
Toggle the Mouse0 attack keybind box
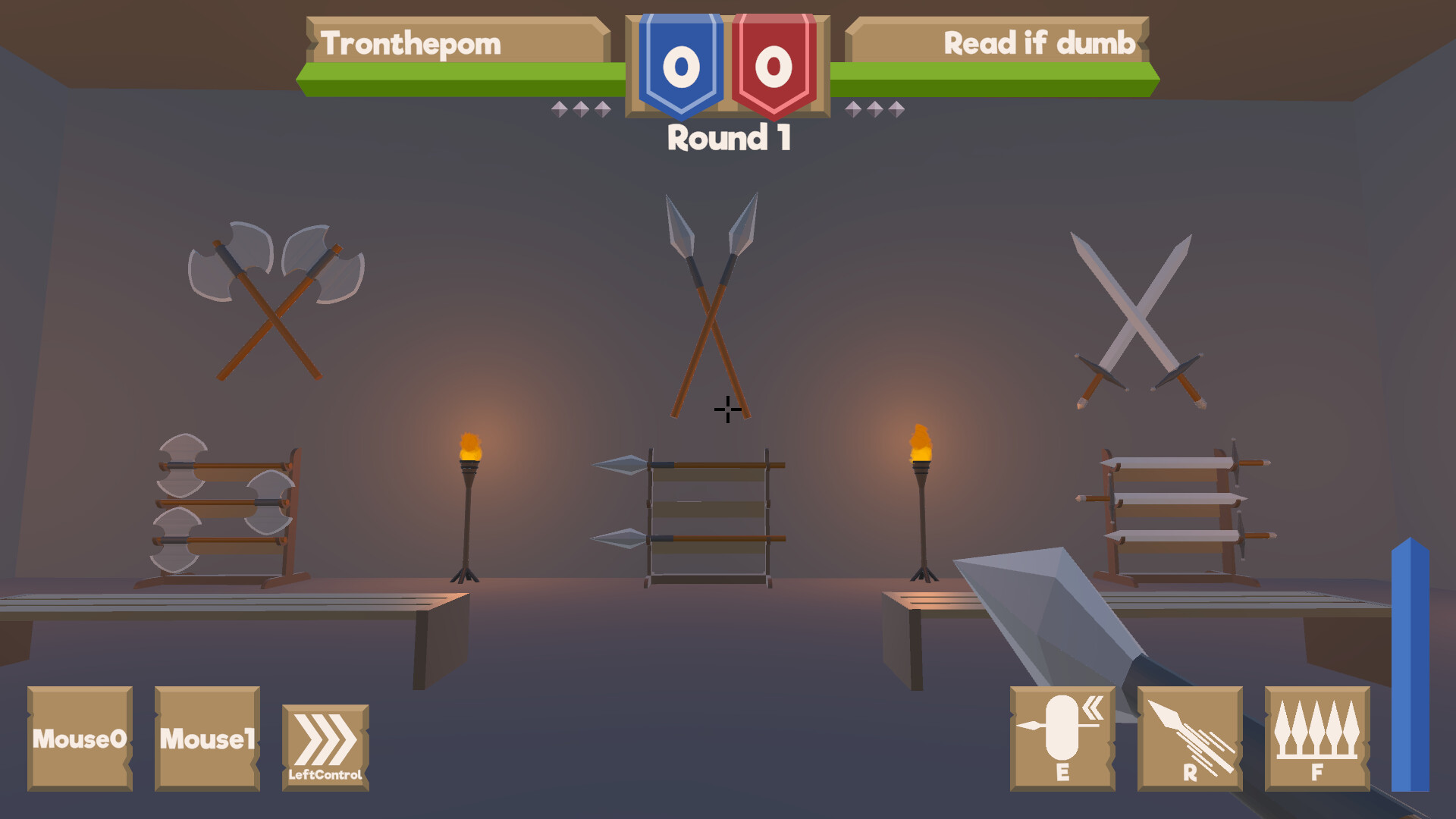pos(80,739)
